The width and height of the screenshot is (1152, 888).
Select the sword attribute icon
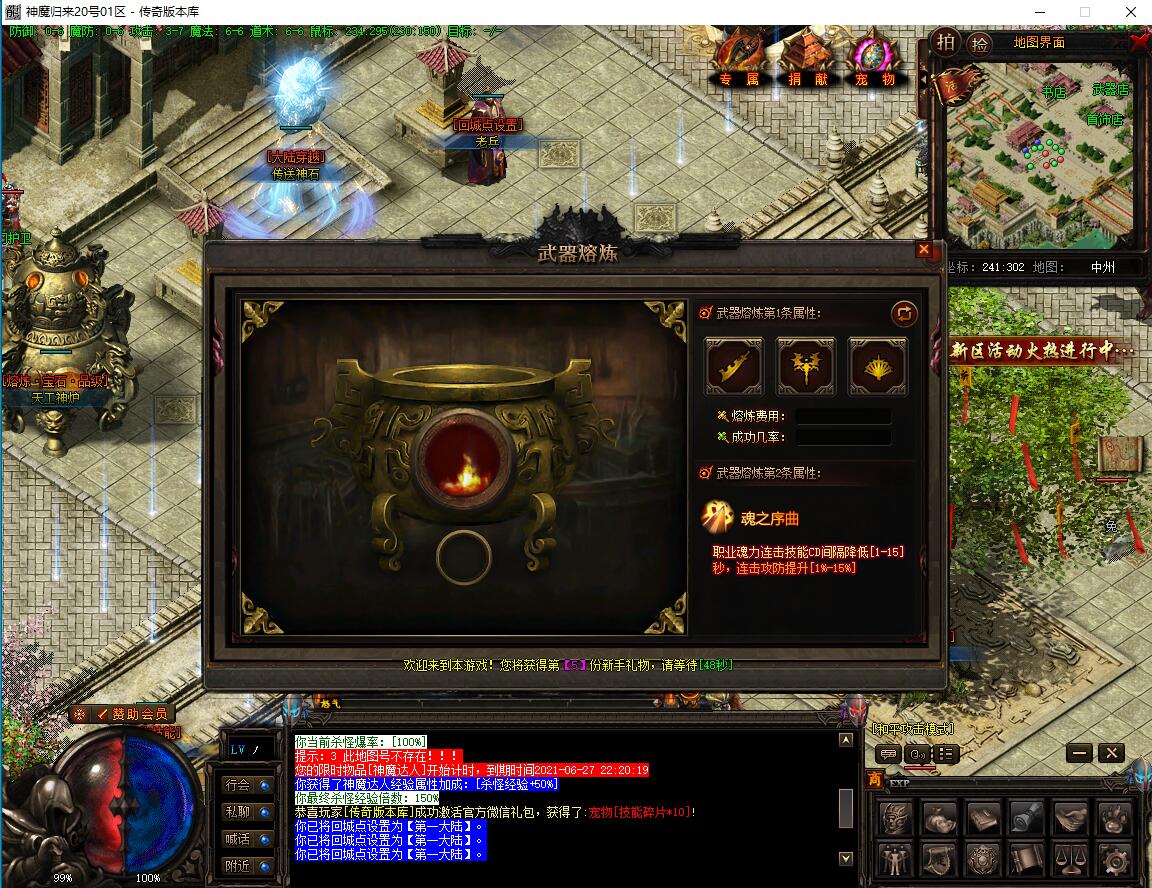[x=734, y=366]
